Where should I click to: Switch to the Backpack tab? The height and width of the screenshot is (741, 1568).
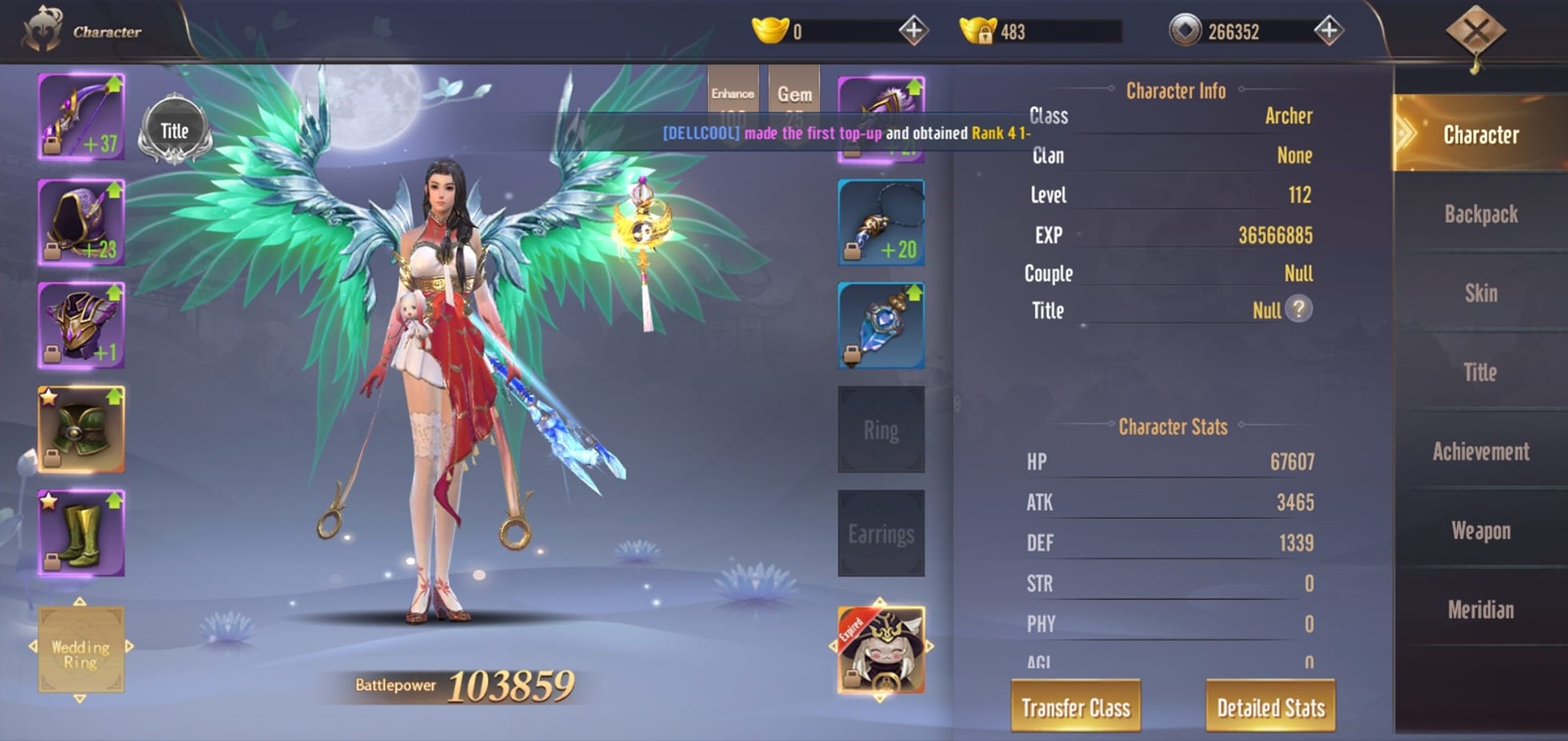pyautogui.click(x=1480, y=214)
